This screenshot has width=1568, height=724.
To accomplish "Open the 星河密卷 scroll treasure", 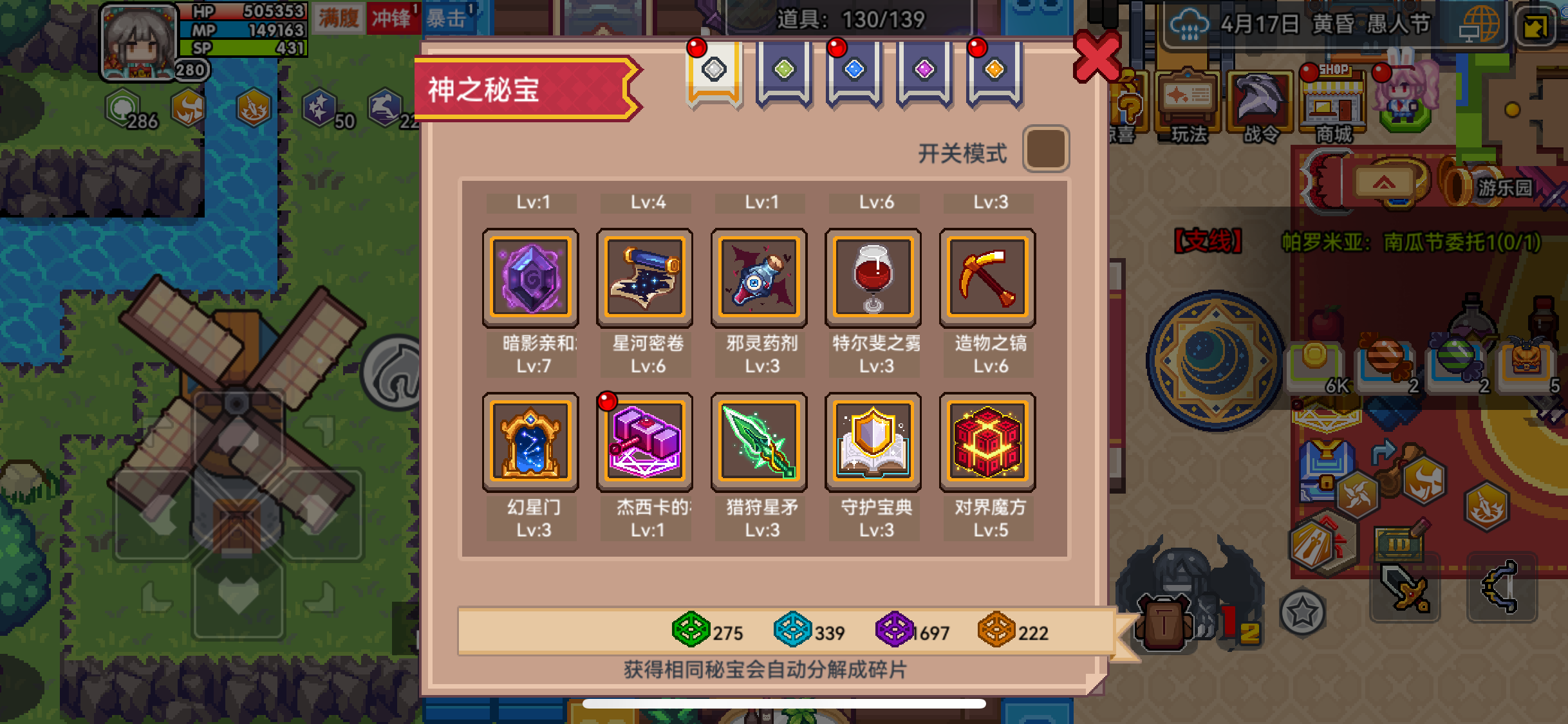I will [x=644, y=278].
